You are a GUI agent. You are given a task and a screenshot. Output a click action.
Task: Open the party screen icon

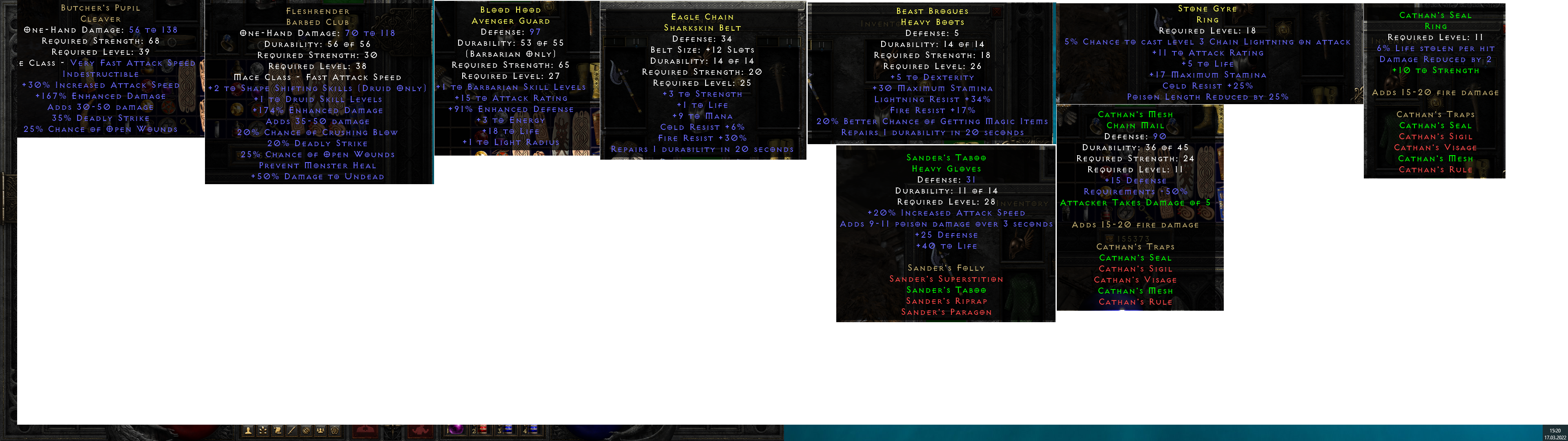(x=321, y=431)
